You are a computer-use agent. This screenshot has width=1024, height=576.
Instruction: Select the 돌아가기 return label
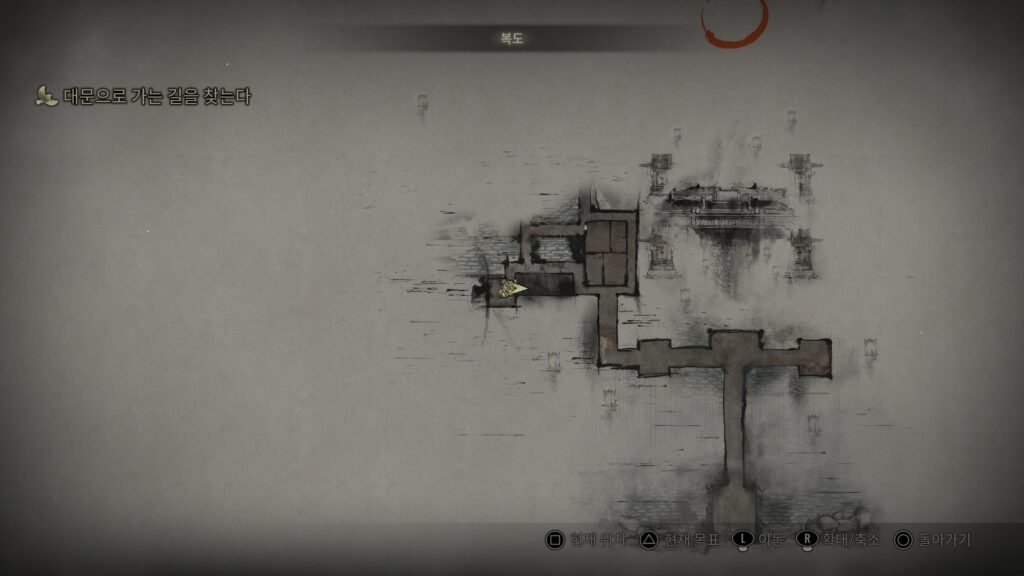[945, 540]
